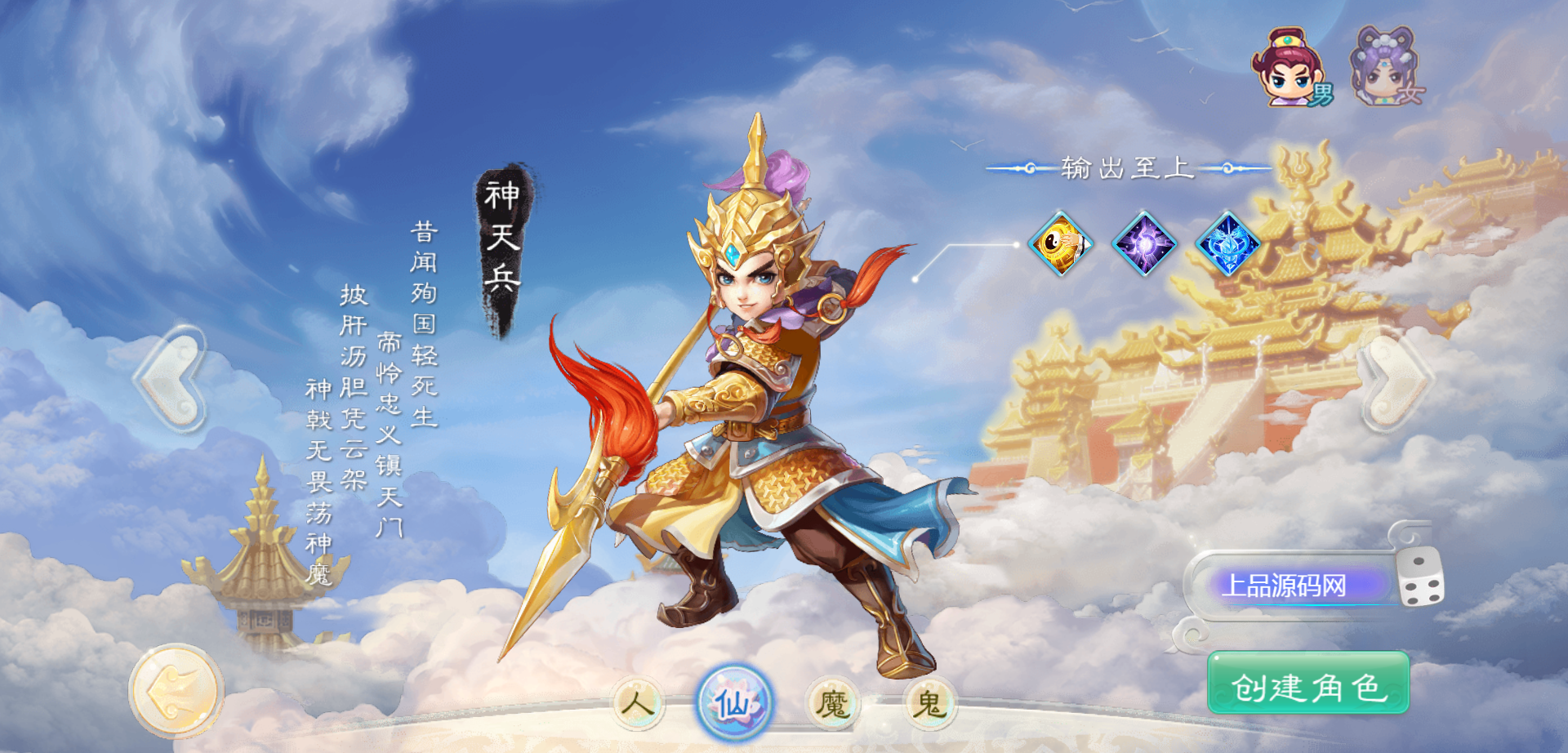The width and height of the screenshot is (1568, 753).
Task: Switch to the 人 race tab
Action: (637, 702)
